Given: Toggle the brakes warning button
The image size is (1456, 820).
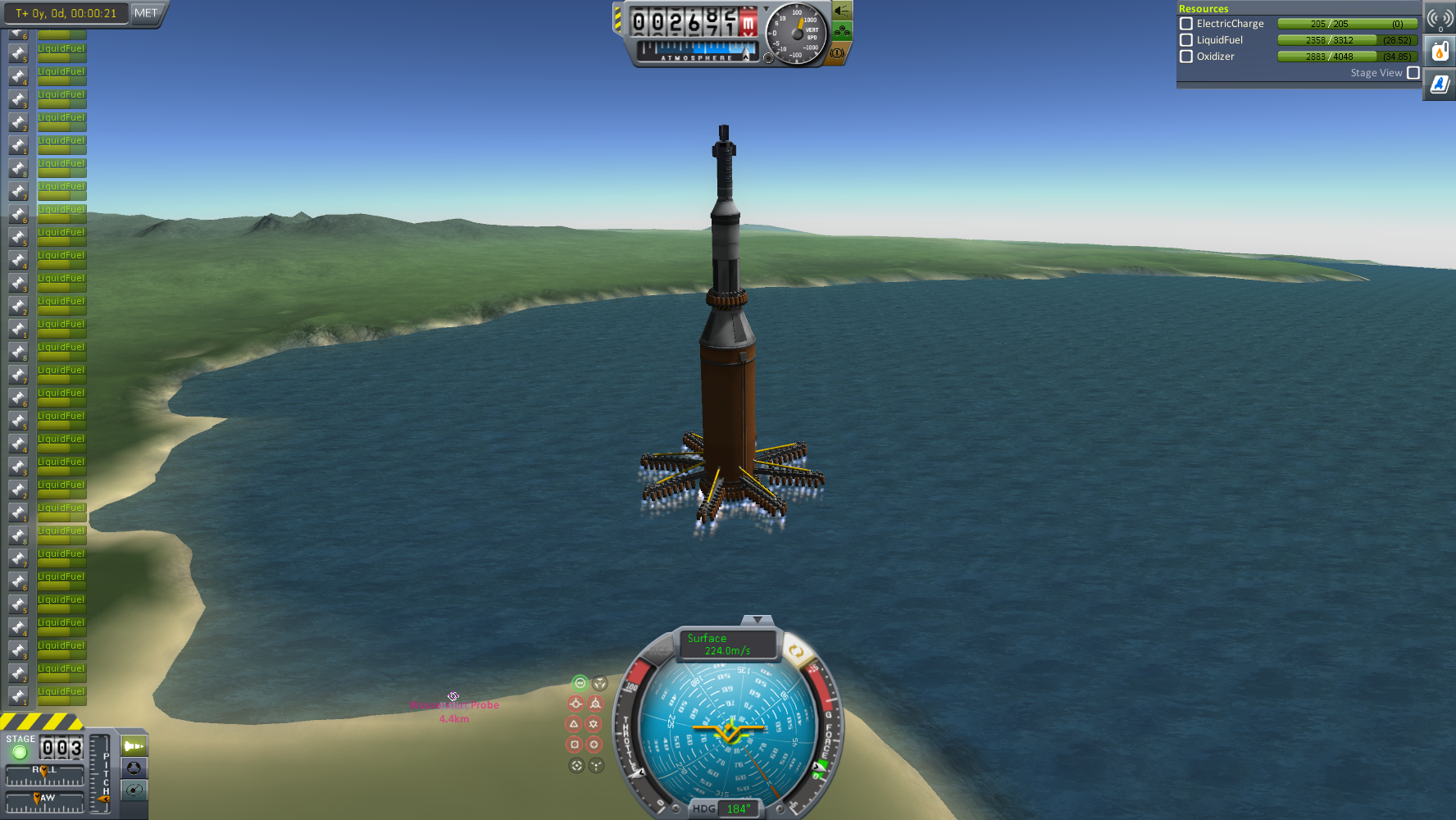Looking at the screenshot, I should [x=837, y=53].
